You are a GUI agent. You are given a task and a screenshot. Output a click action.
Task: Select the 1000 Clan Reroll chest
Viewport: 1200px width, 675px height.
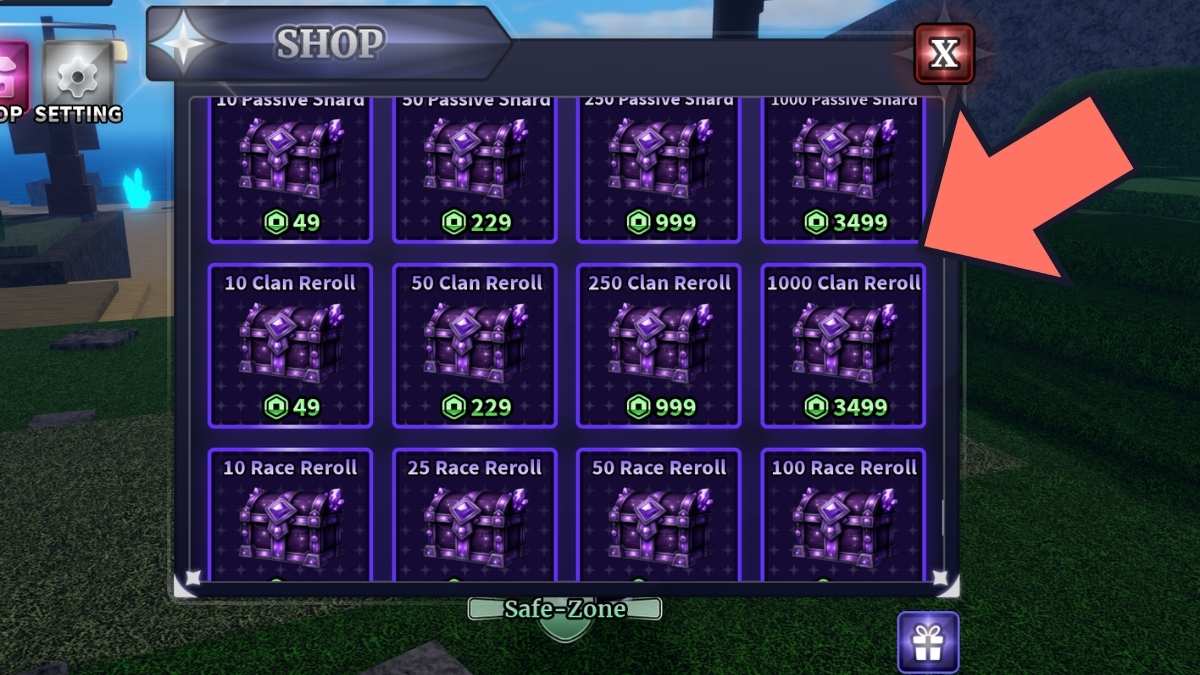pyautogui.click(x=843, y=345)
